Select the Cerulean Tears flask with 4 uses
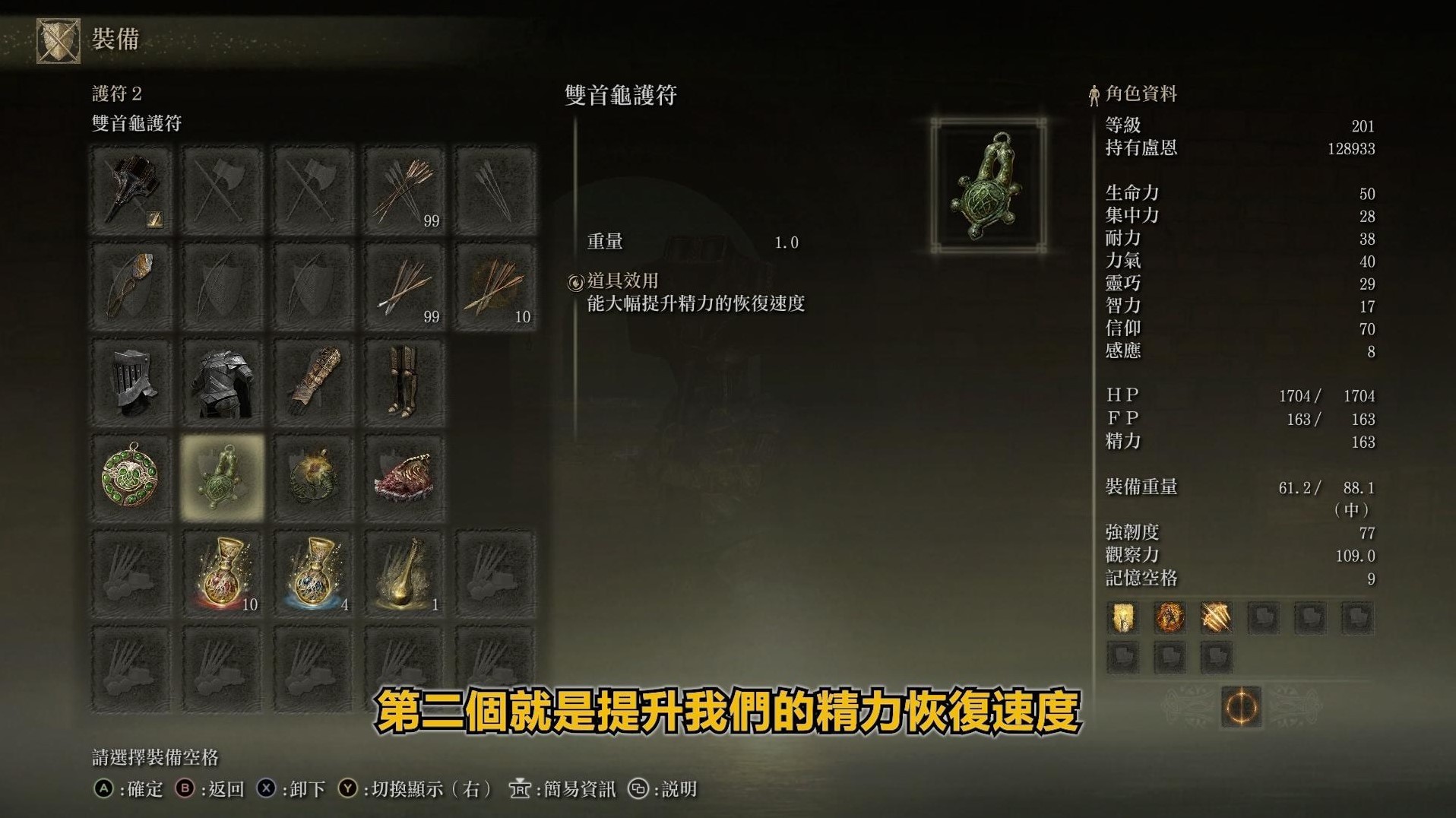The width and height of the screenshot is (1456, 818). tap(314, 571)
